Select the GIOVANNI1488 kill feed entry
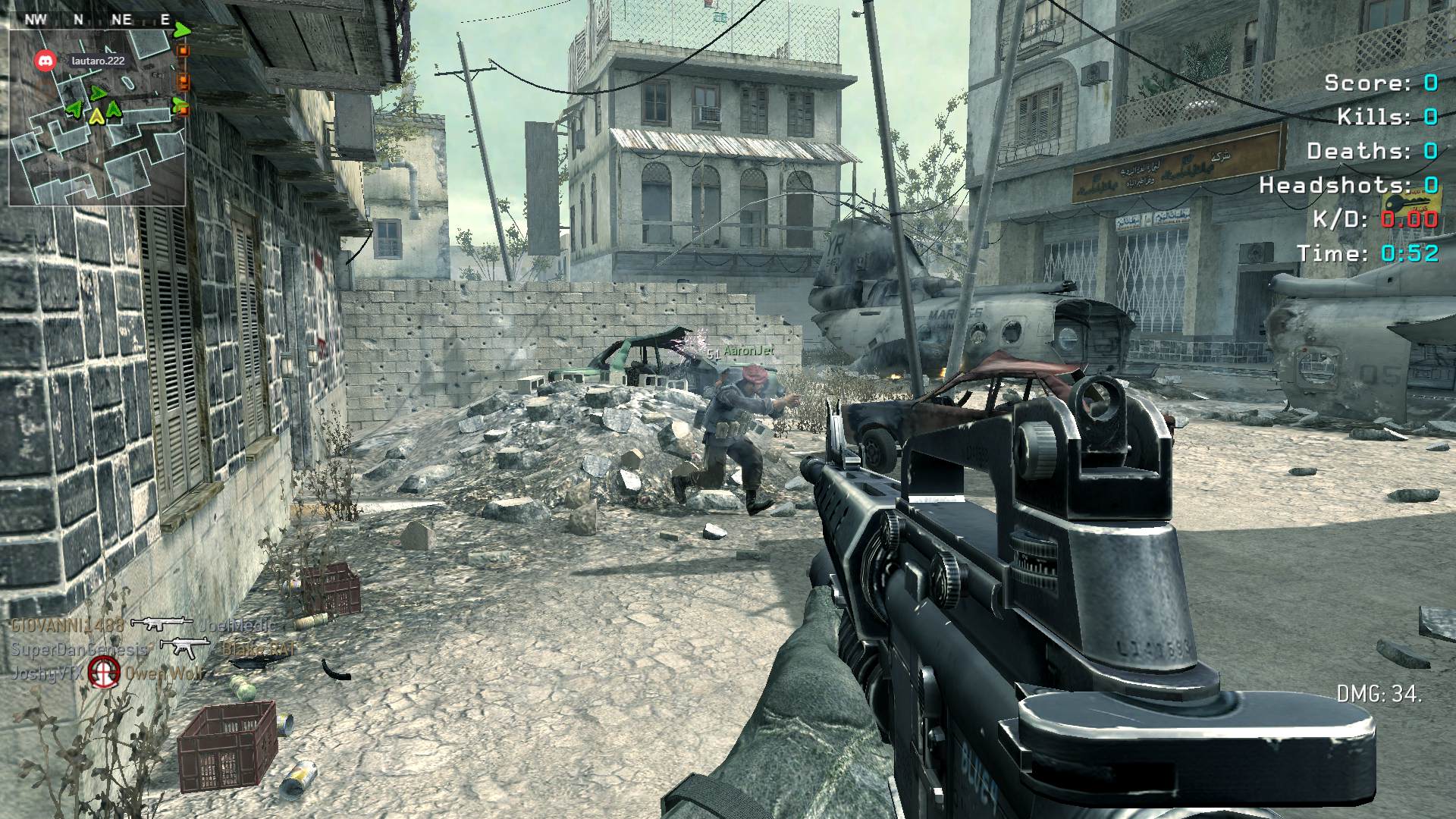 click(68, 625)
